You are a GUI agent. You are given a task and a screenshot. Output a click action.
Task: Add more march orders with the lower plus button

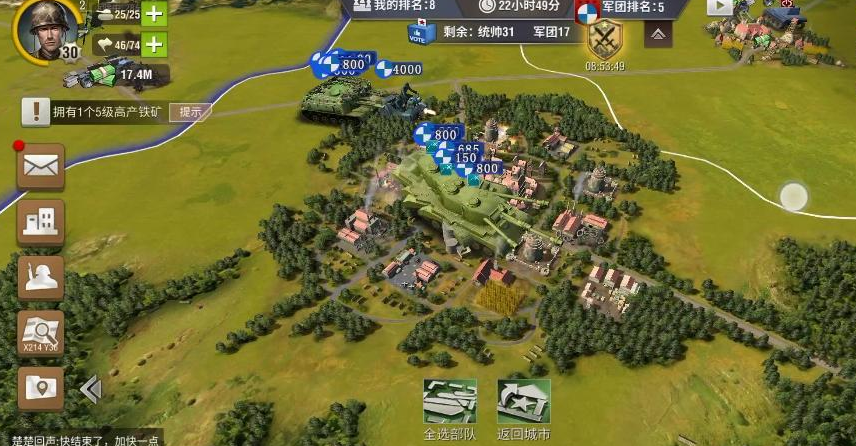pos(154,44)
